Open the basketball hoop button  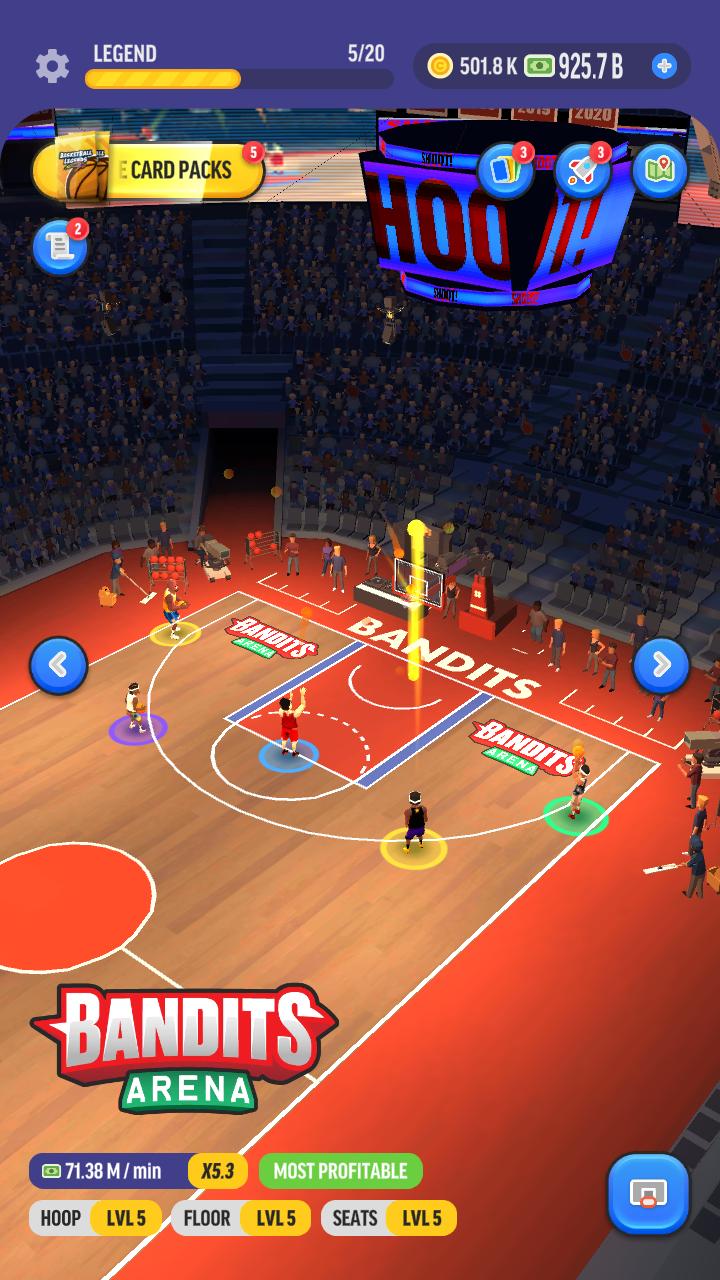[648, 1194]
